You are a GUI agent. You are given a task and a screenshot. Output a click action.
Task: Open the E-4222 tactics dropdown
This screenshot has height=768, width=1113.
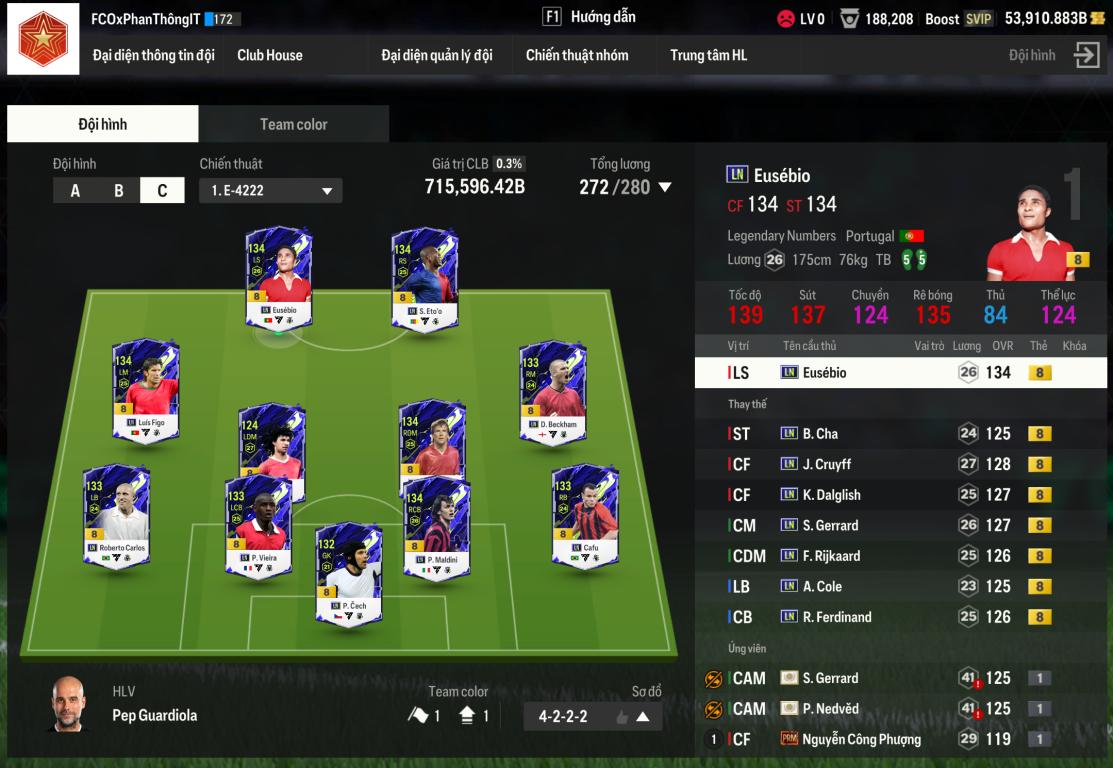point(270,190)
